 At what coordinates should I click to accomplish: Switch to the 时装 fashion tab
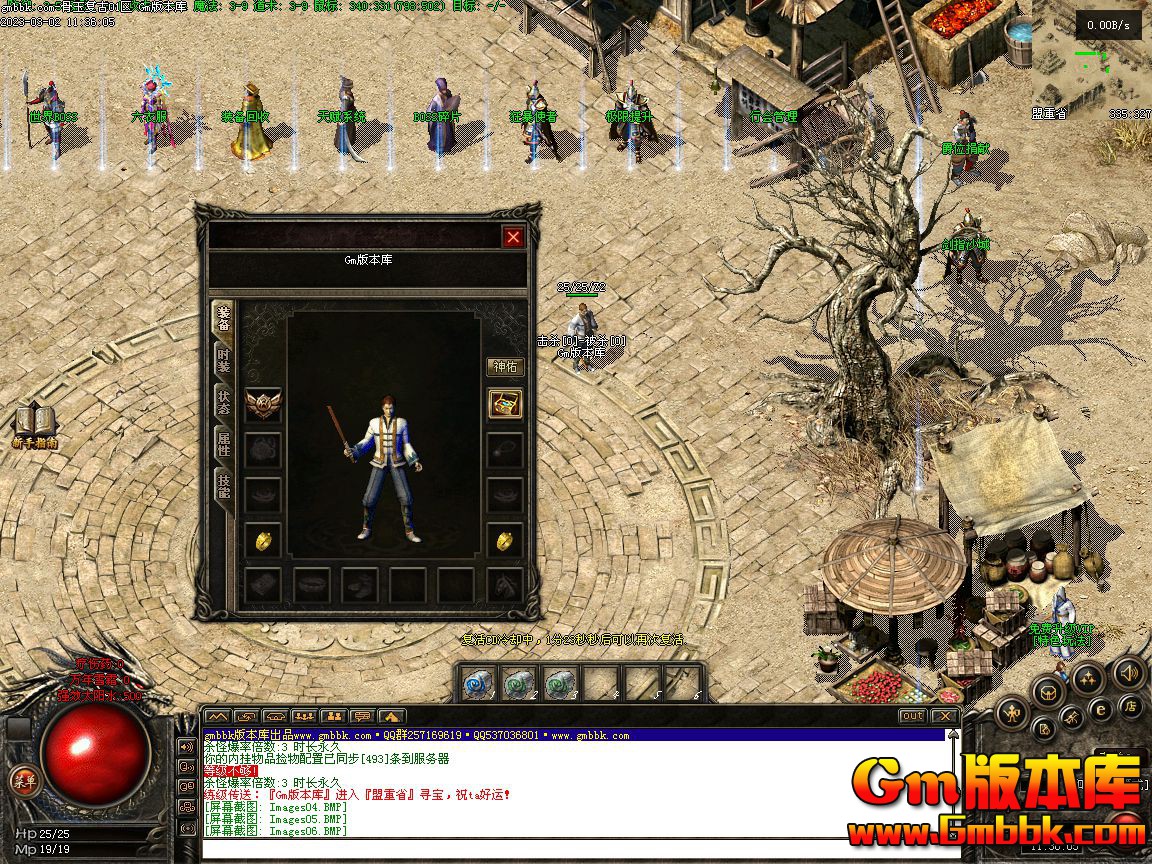[224, 358]
